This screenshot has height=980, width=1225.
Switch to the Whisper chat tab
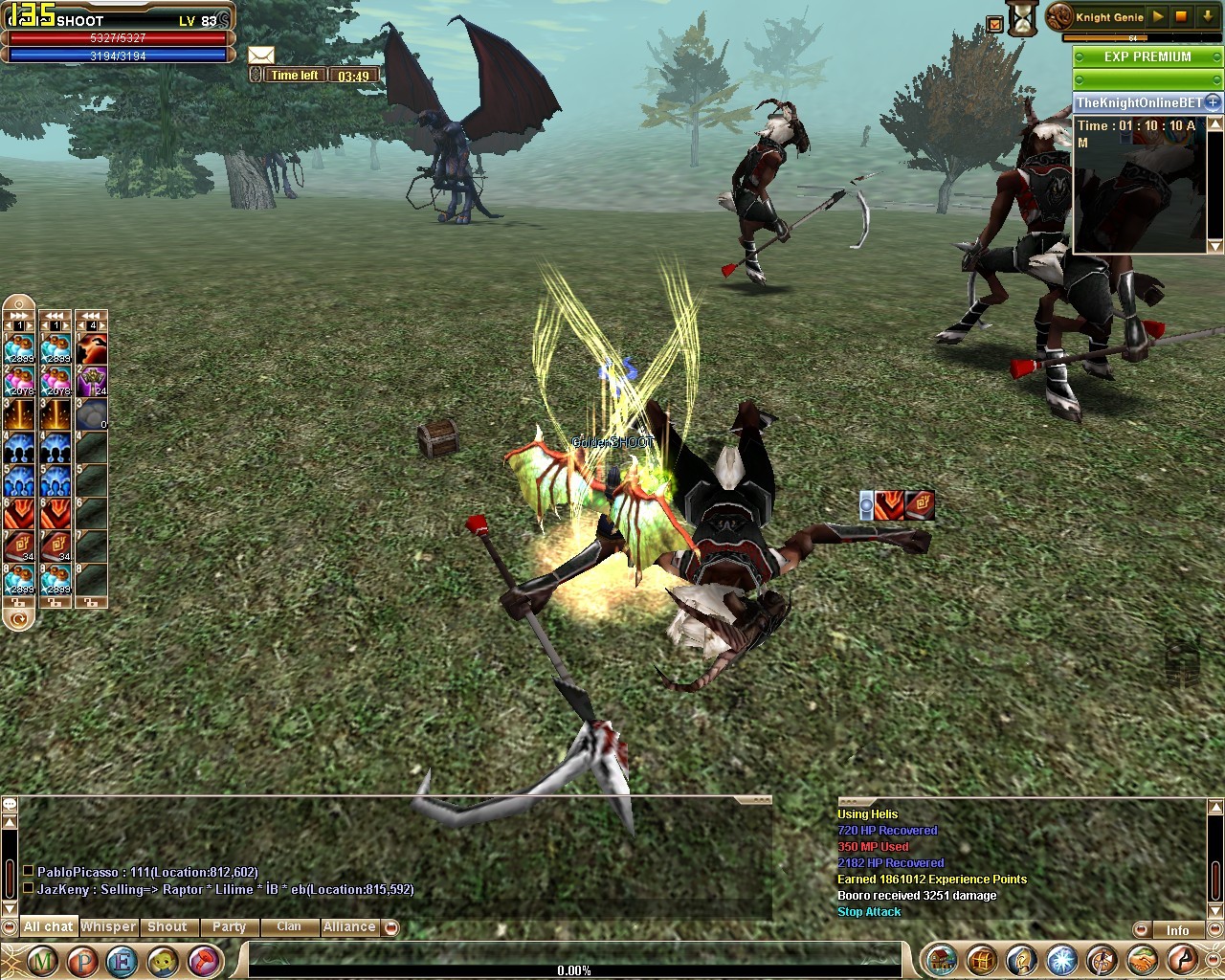pos(108,926)
